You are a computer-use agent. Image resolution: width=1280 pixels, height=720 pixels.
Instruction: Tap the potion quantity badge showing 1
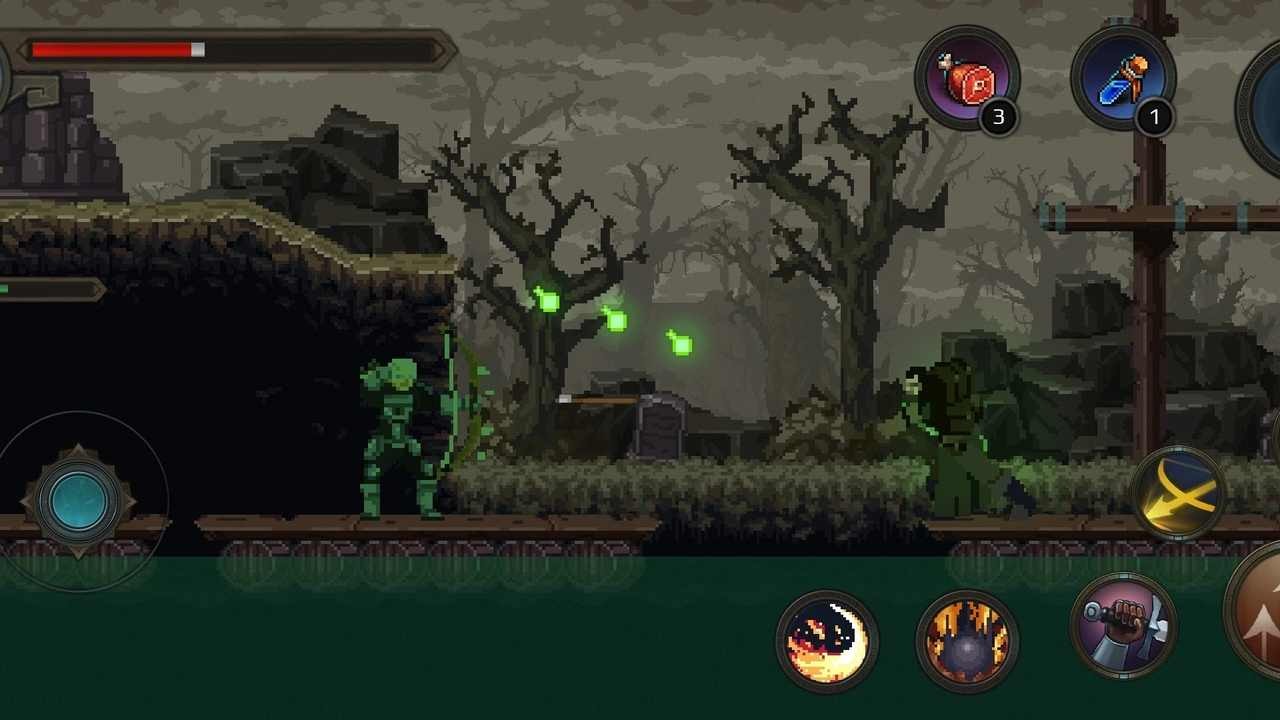pyautogui.click(x=1156, y=117)
